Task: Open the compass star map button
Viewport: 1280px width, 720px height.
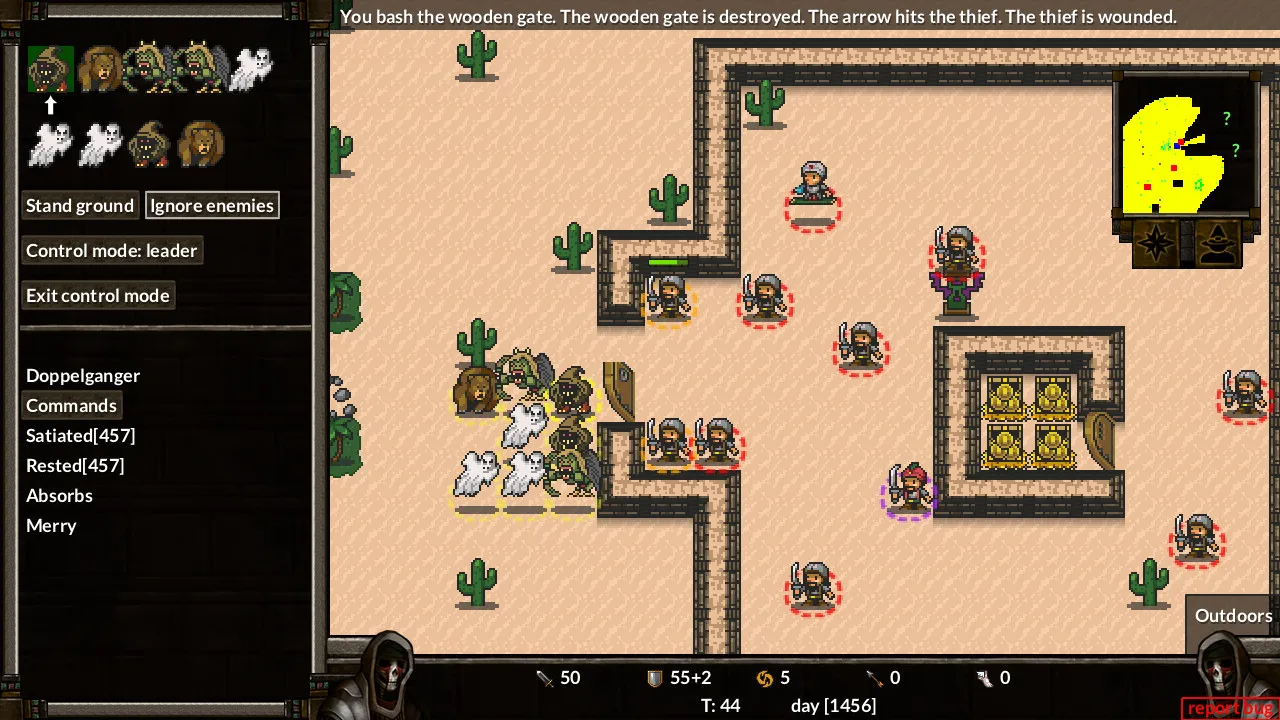Action: click(1156, 244)
